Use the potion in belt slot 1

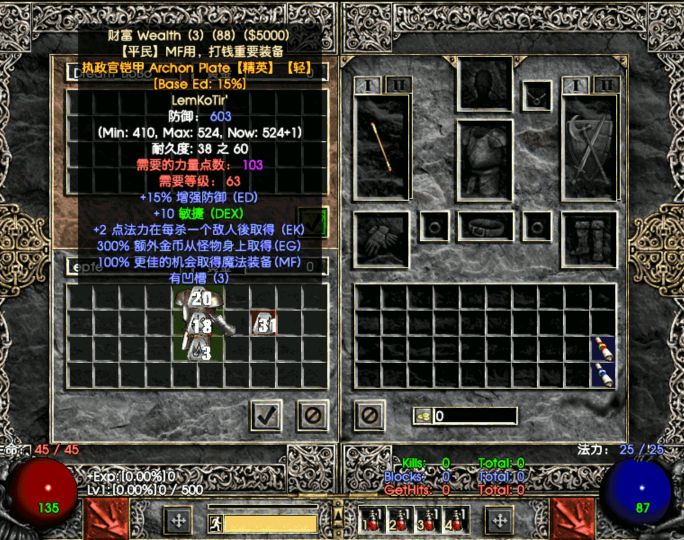pos(372,521)
